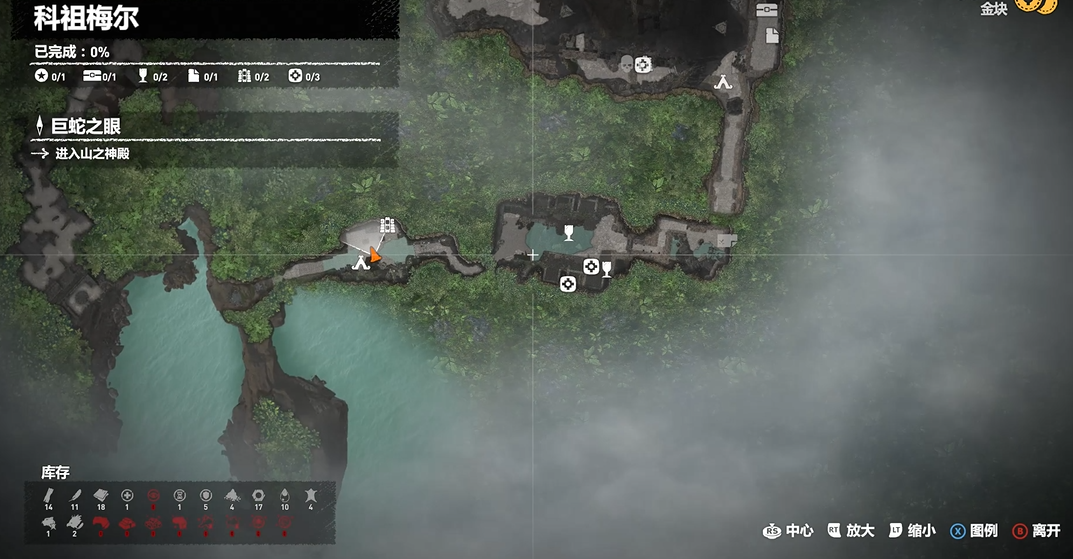
Task: Select the skull marker on the map
Action: point(626,66)
